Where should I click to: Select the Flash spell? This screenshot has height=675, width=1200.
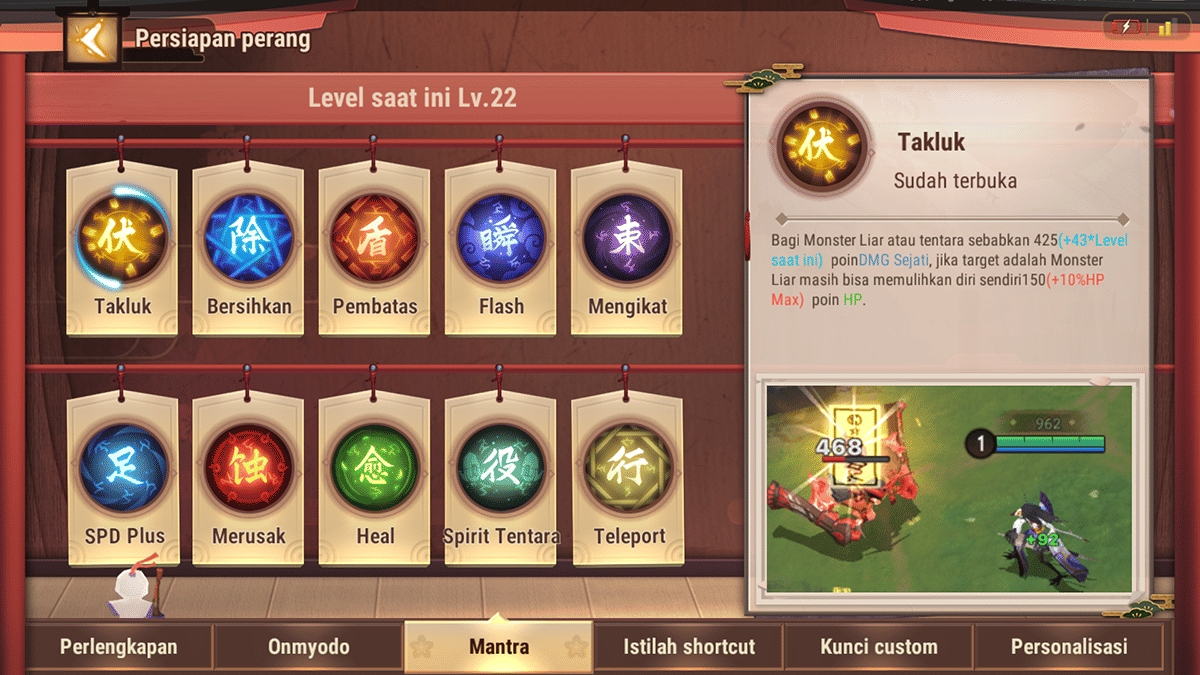point(500,240)
